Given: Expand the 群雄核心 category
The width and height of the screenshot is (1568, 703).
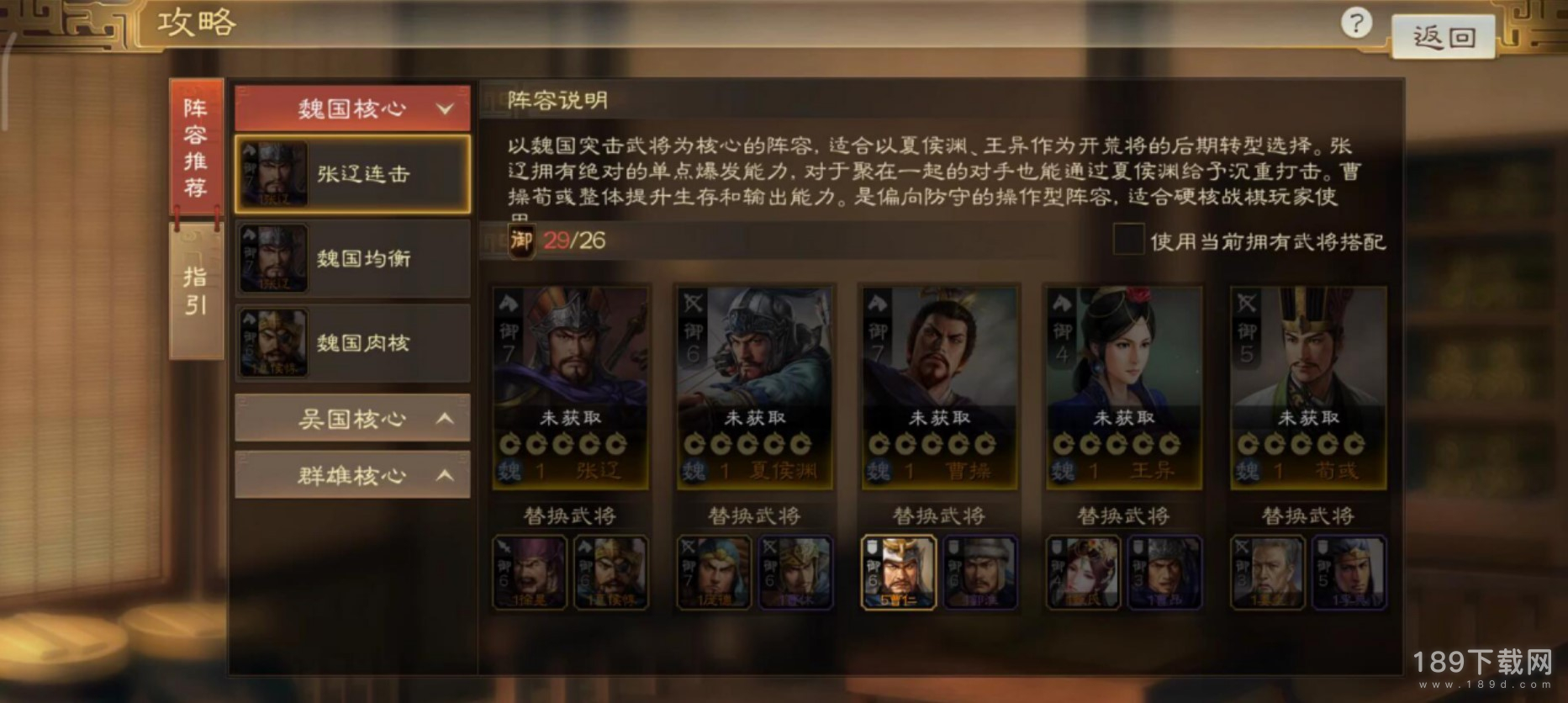Looking at the screenshot, I should coord(351,475).
